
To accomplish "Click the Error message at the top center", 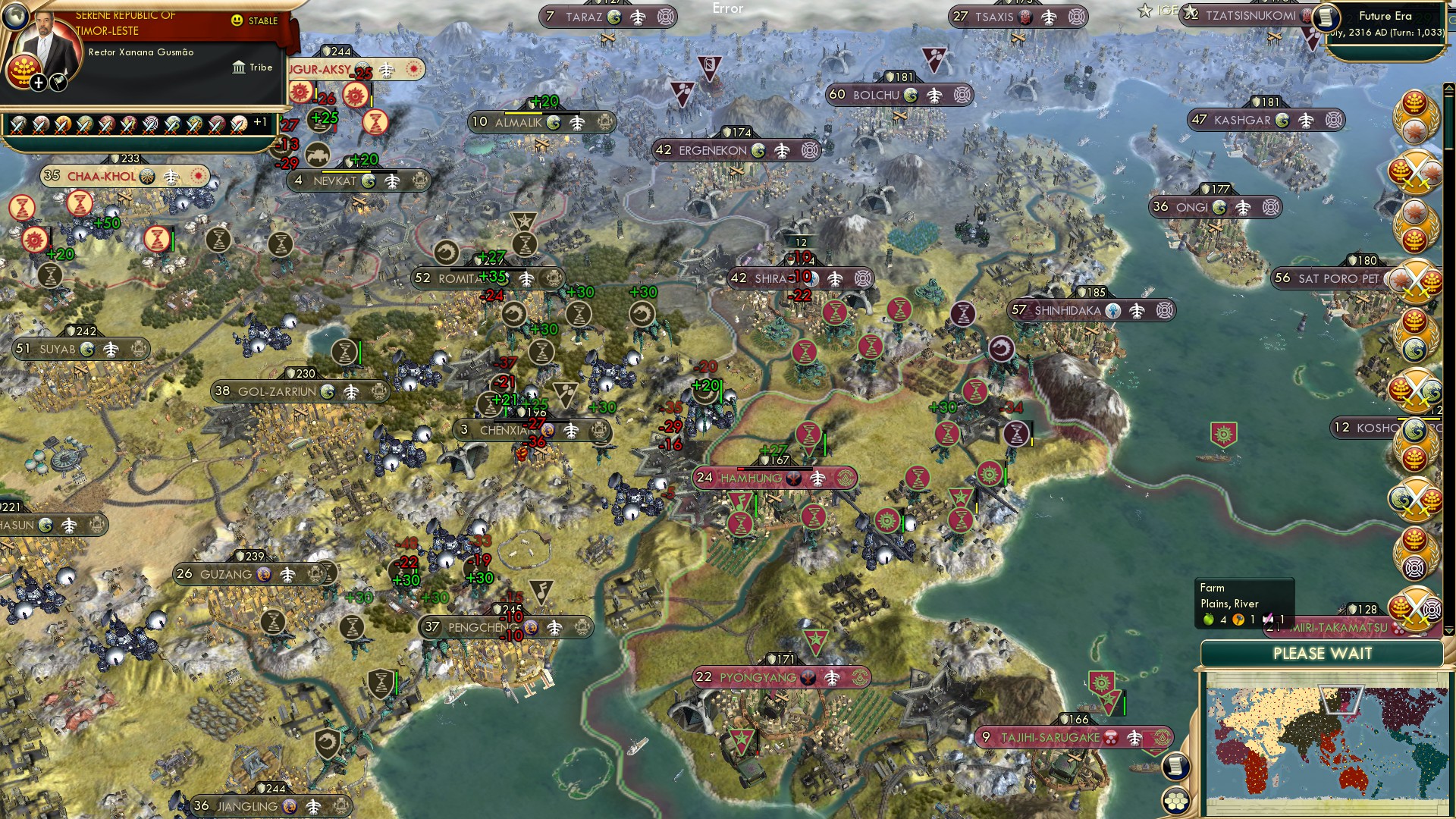I will pyautogui.click(x=729, y=9).
